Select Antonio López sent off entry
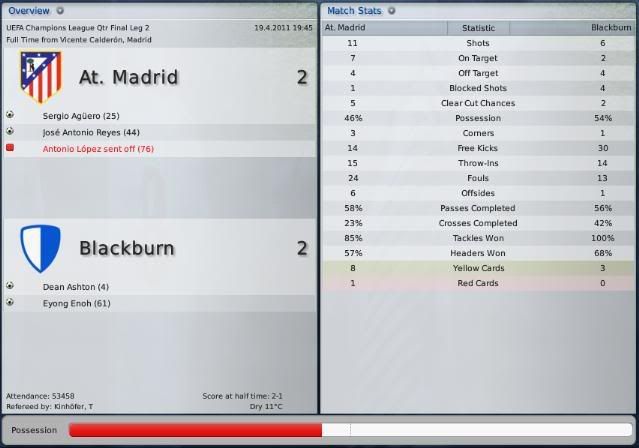The width and height of the screenshot is (639, 448). click(98, 148)
